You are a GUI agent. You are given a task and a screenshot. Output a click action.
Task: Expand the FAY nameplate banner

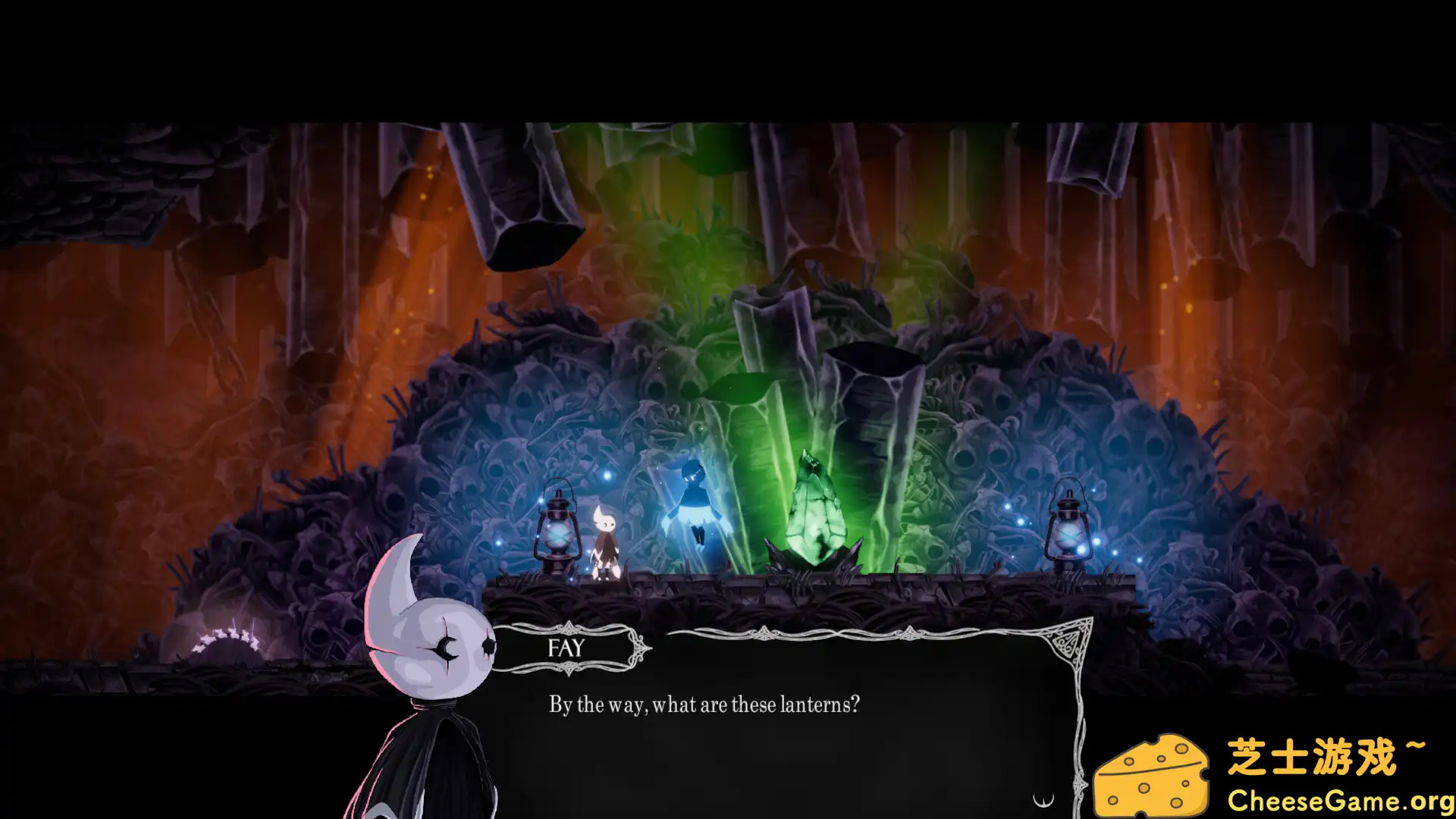tap(565, 648)
